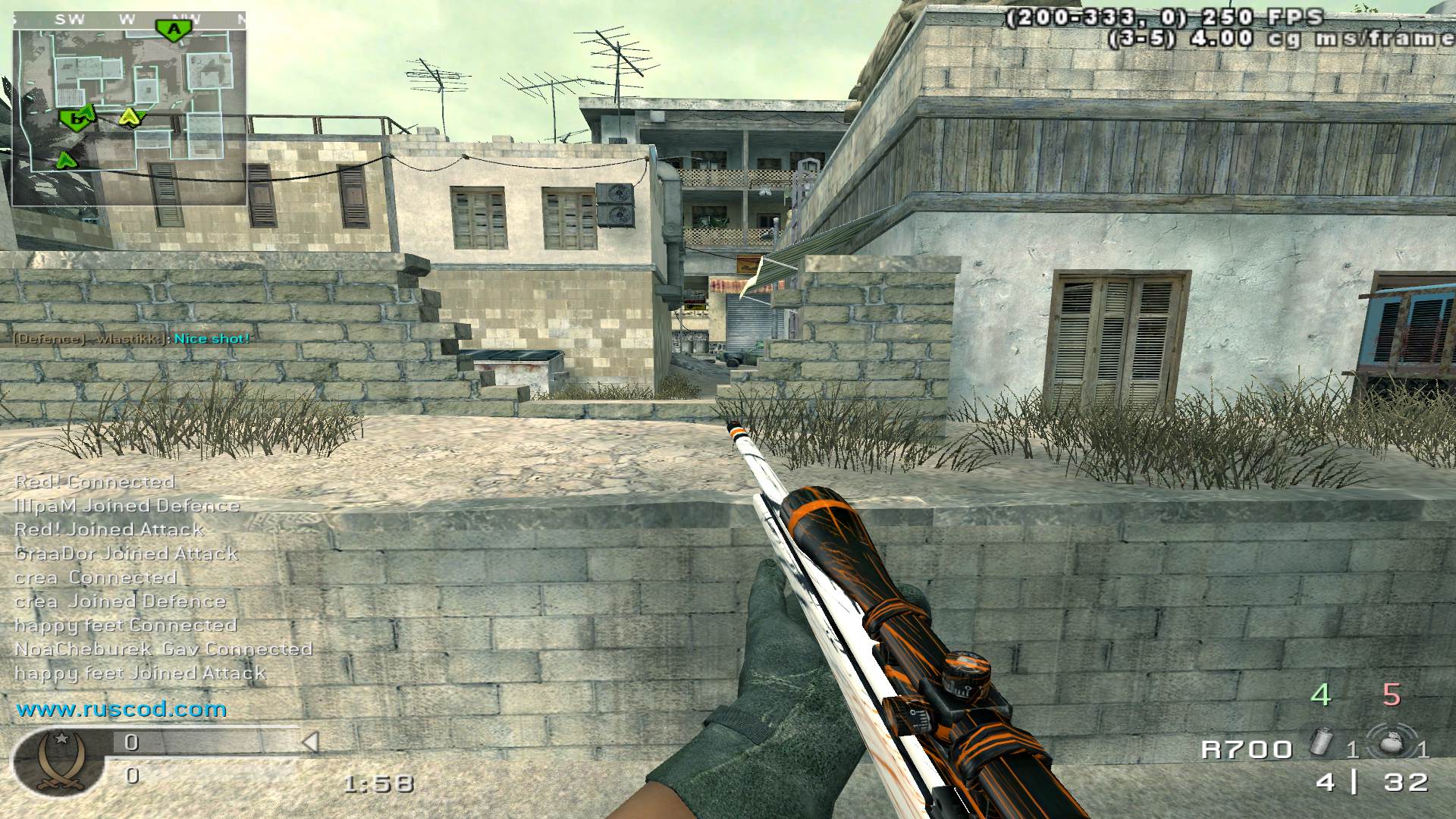Select the B objective marker on minimap

(73, 118)
